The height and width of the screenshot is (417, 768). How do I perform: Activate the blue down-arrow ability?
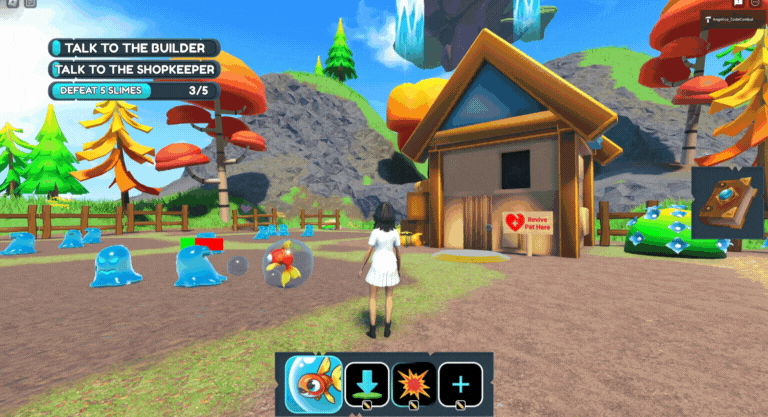point(366,384)
